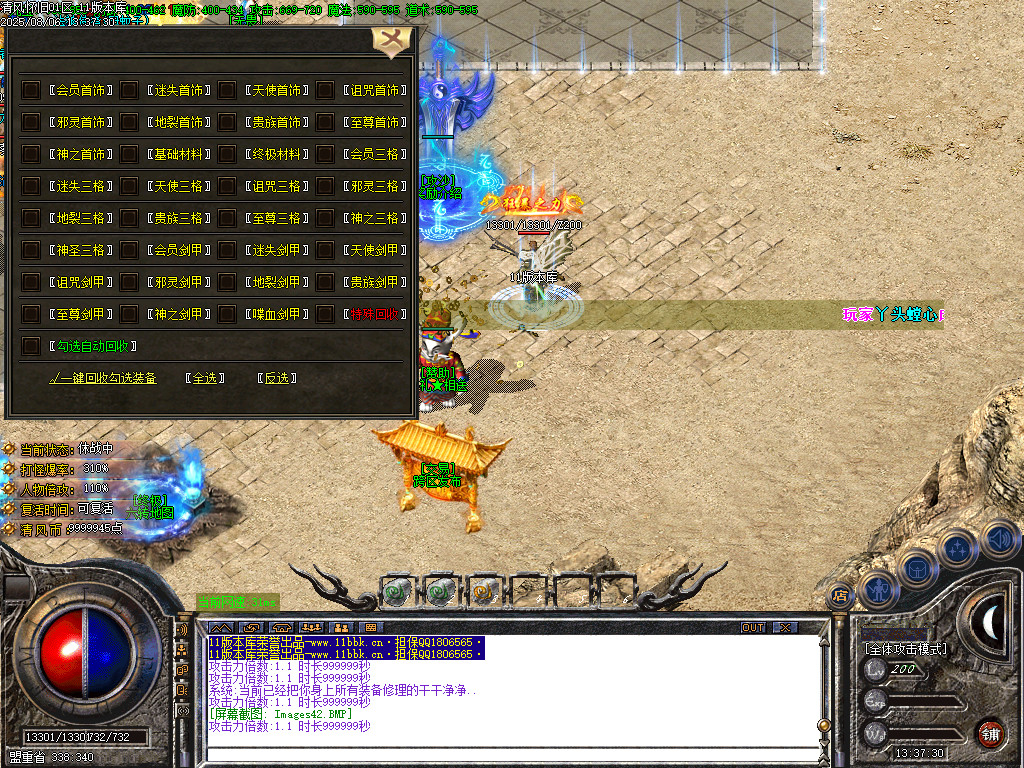Click the OUT button on chat window

[x=753, y=627]
